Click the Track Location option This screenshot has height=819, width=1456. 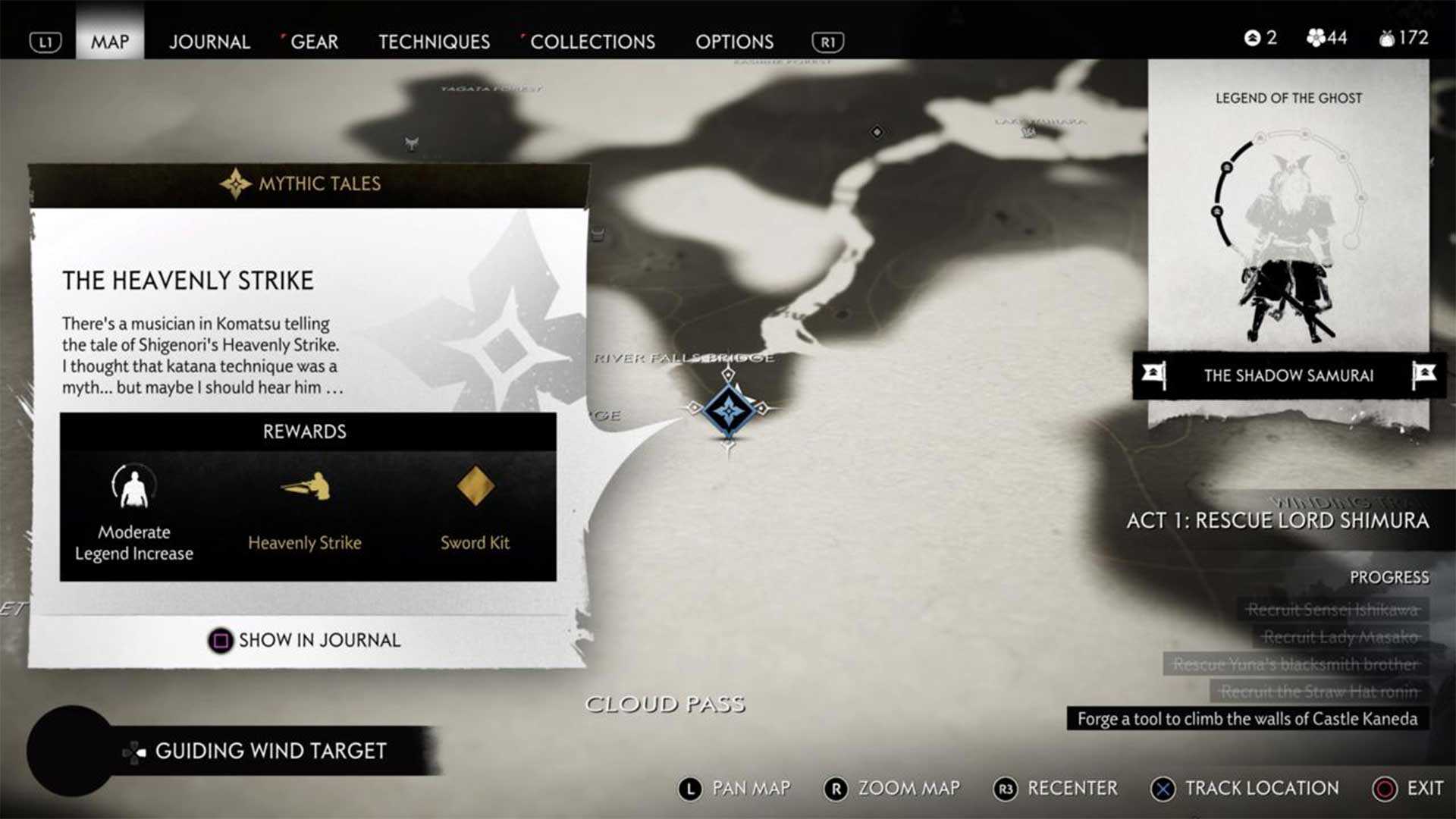pos(1246,789)
